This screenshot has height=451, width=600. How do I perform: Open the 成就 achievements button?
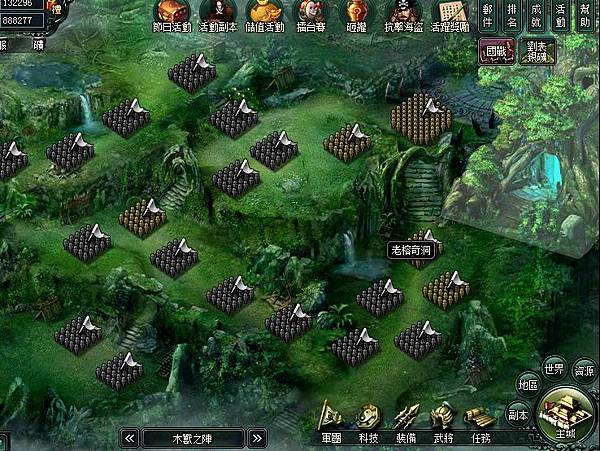[537, 17]
